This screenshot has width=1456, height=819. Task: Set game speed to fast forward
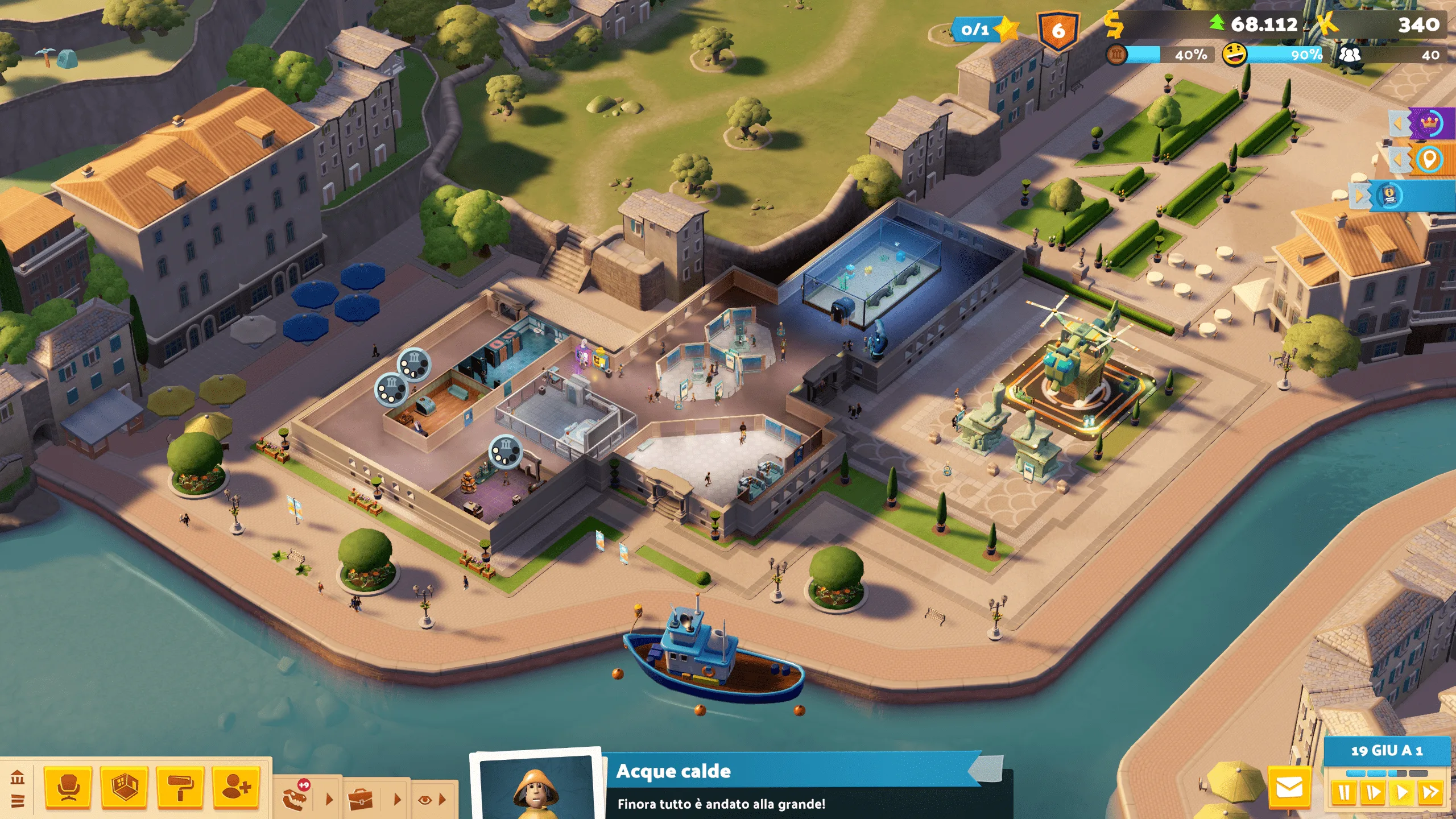click(1430, 792)
